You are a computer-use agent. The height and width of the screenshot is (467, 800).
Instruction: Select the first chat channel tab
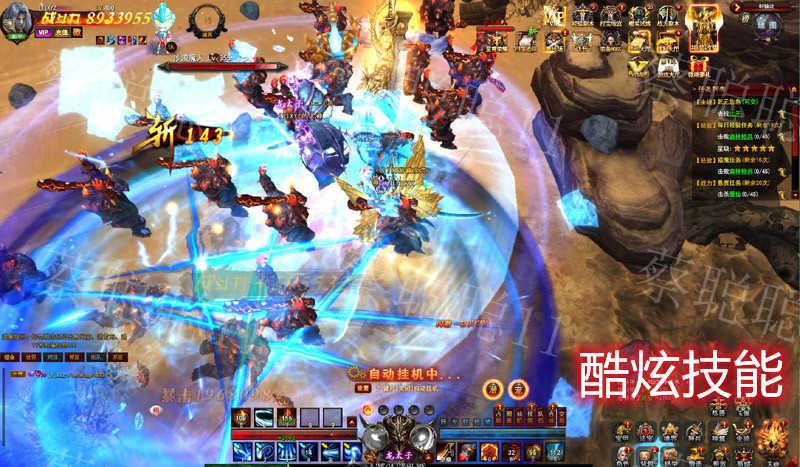click(11, 356)
